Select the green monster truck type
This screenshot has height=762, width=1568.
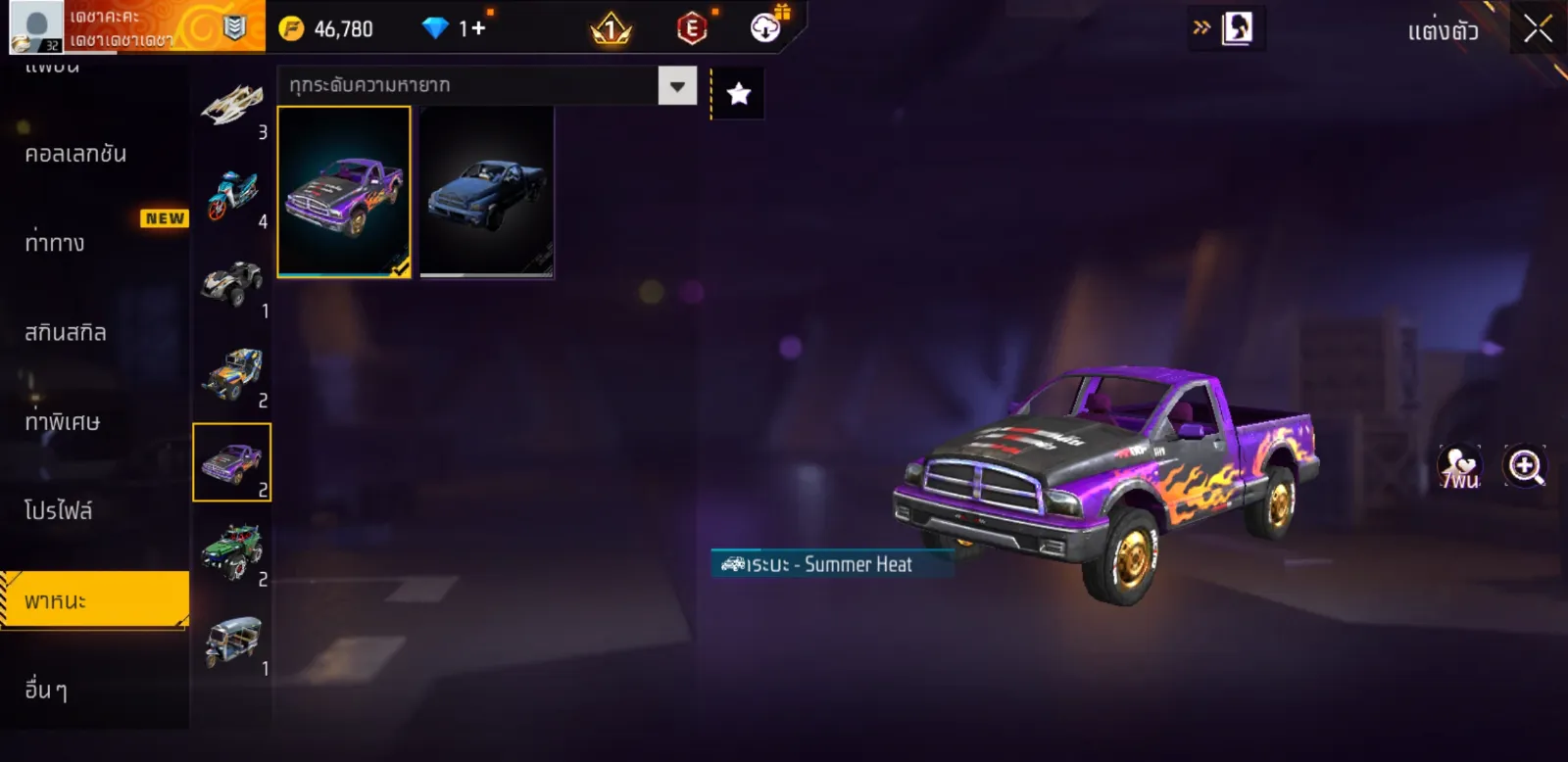click(232, 552)
